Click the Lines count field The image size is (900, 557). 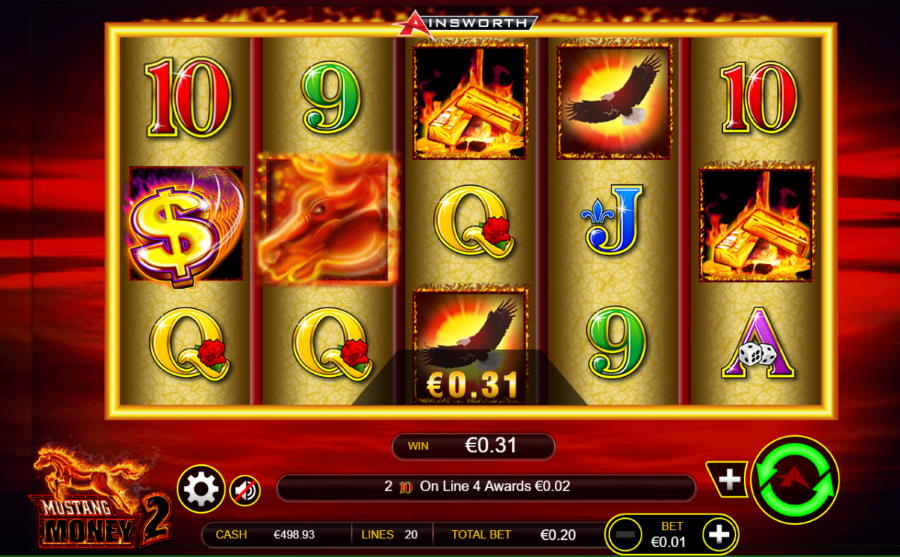click(x=391, y=535)
